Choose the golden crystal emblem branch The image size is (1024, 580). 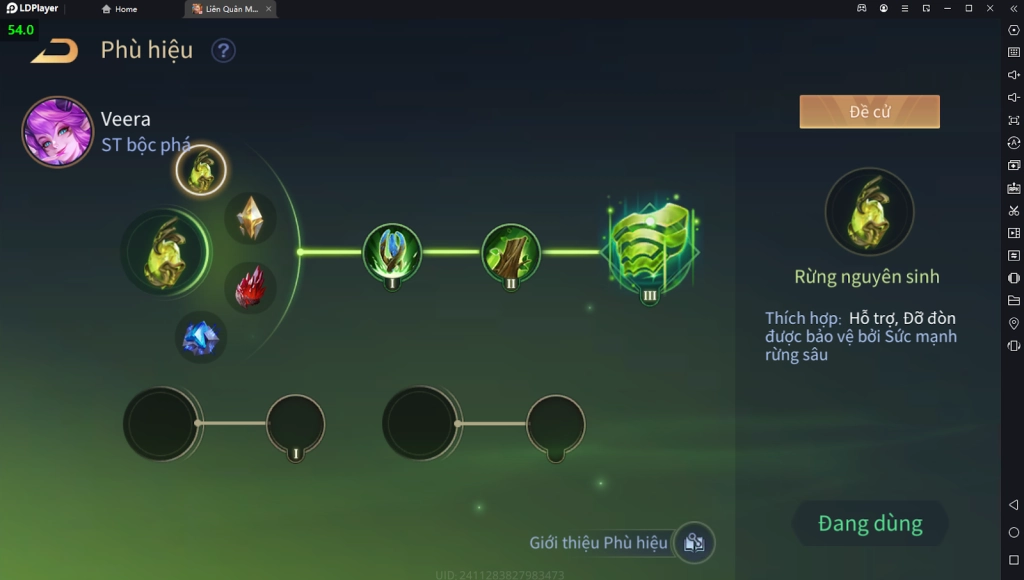tap(250, 217)
